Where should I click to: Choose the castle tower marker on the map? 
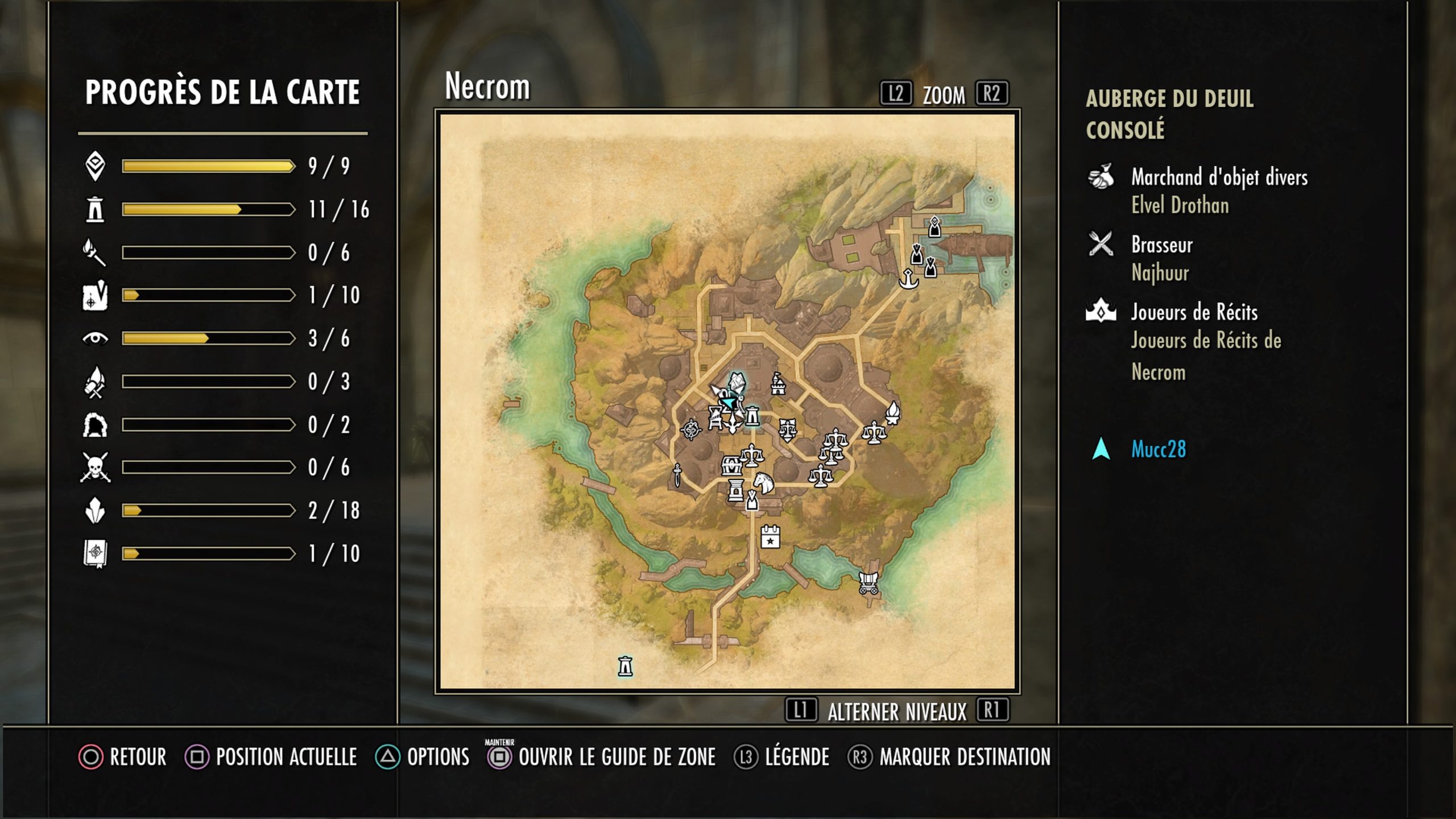pos(778,384)
